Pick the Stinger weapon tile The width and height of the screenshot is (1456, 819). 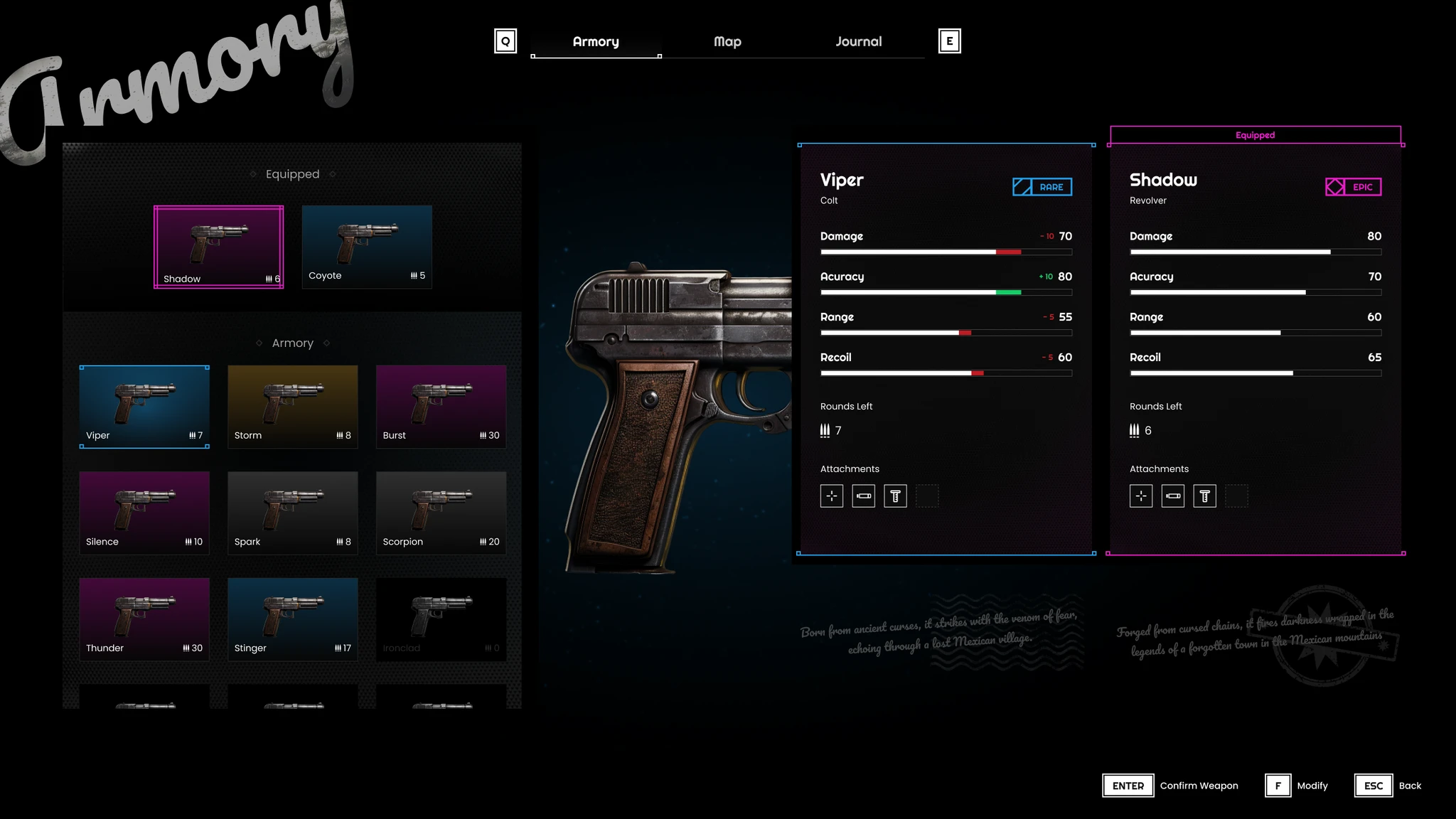[292, 619]
